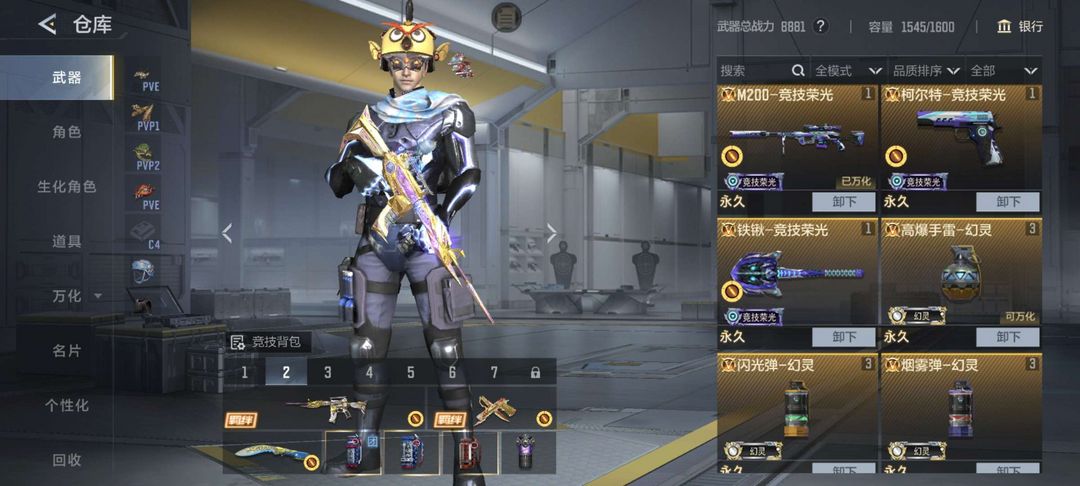Open the 道具 section

[67, 241]
